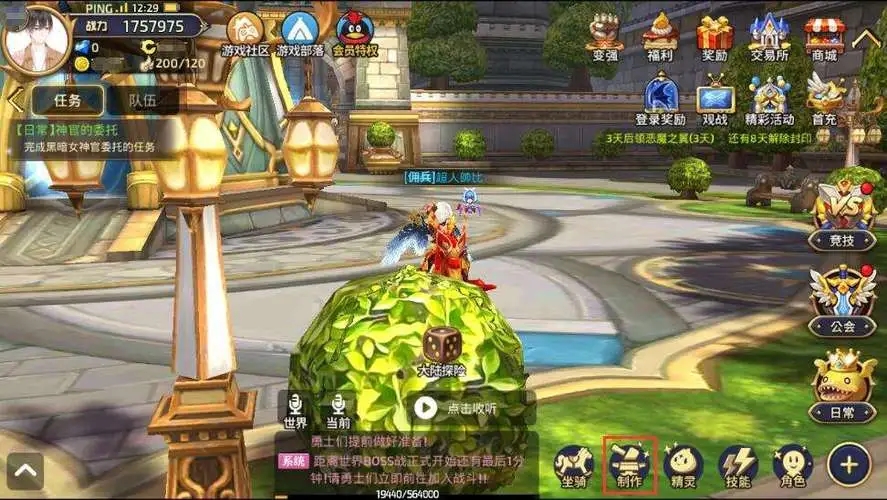The width and height of the screenshot is (887, 500).
Task: Open the 游戏部落 tent icon
Action: 299,32
